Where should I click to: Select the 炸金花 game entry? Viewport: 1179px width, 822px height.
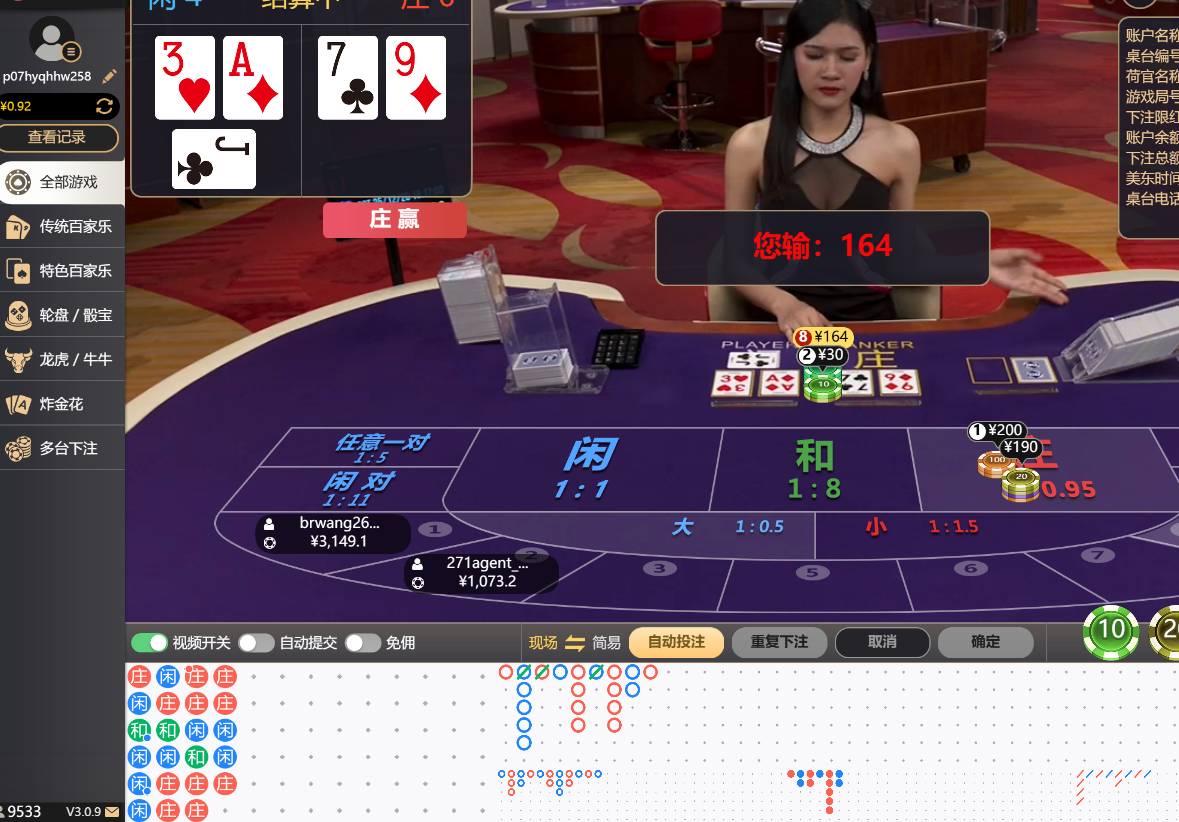click(62, 404)
